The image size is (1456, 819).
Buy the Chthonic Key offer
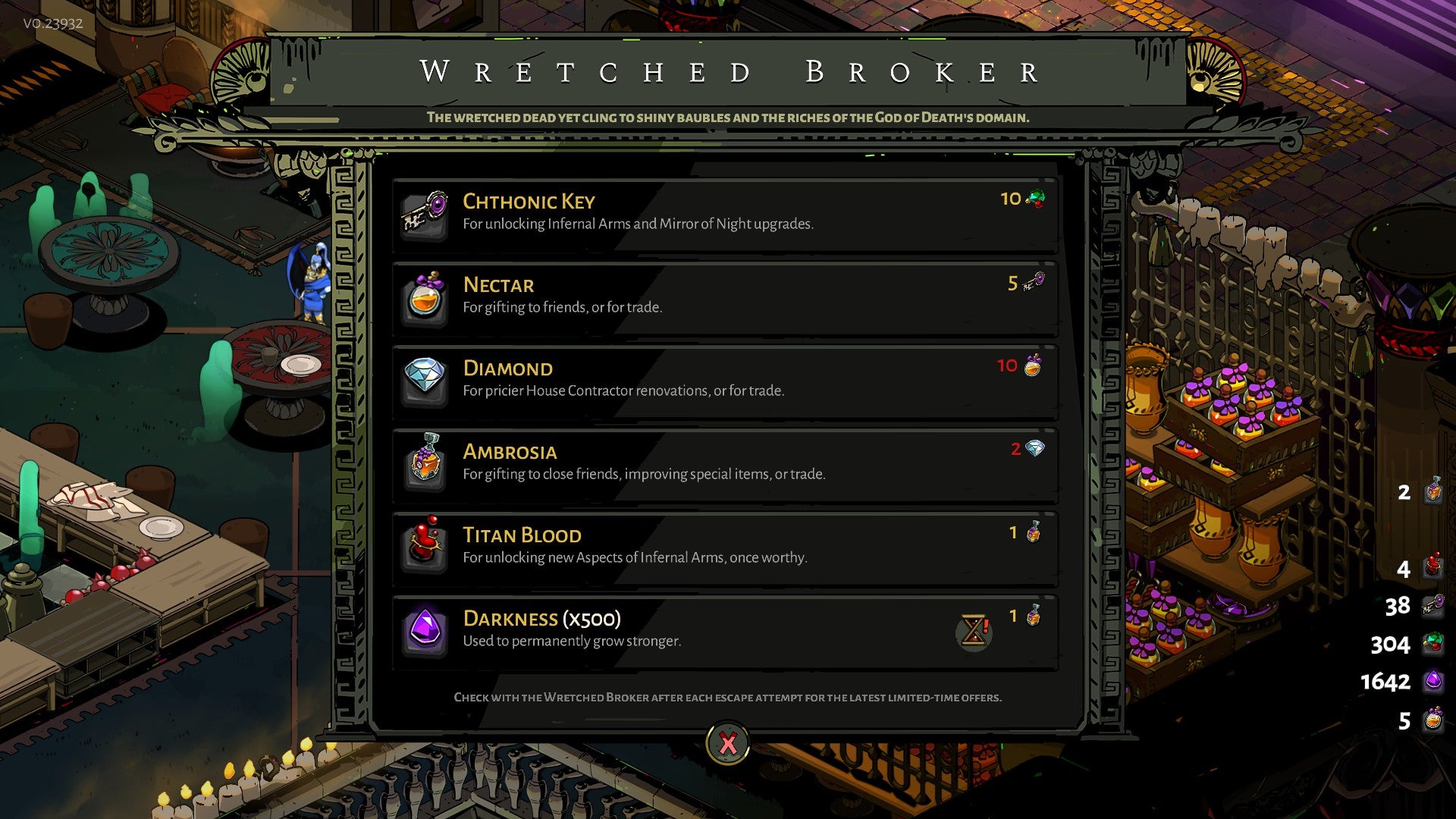724,215
